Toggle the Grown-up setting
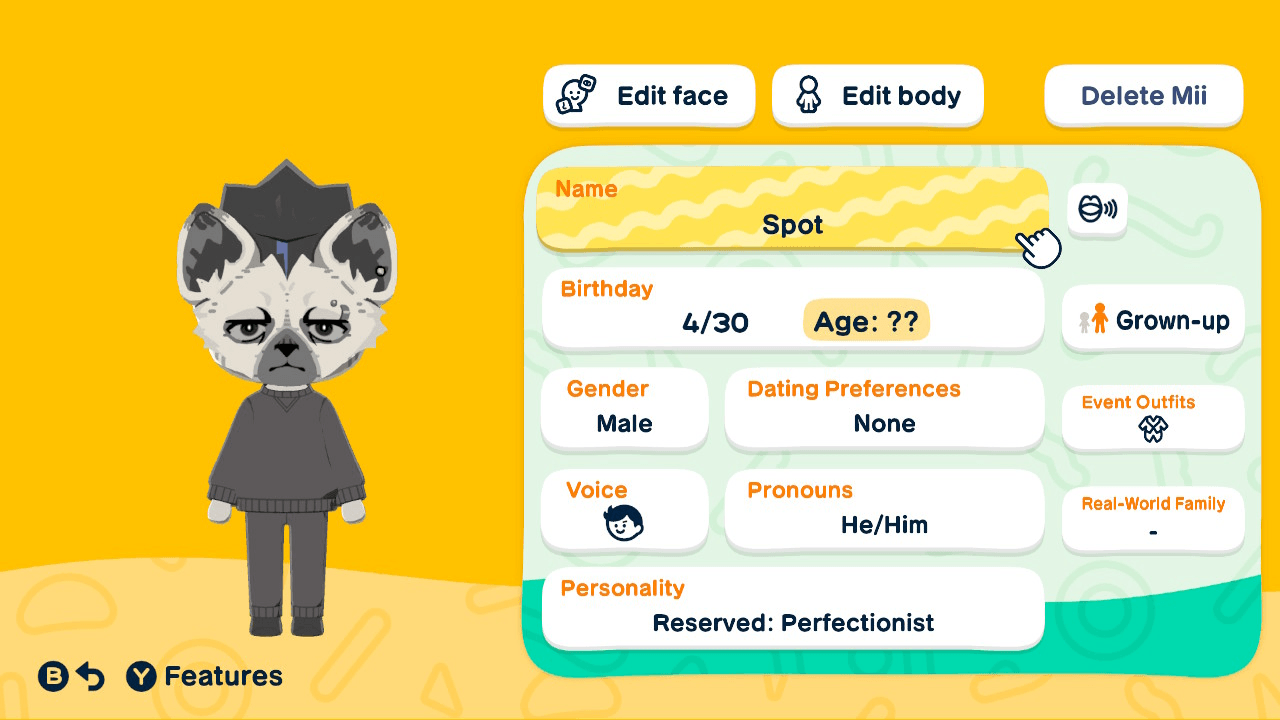Image resolution: width=1280 pixels, height=720 pixels. (x=1152, y=319)
